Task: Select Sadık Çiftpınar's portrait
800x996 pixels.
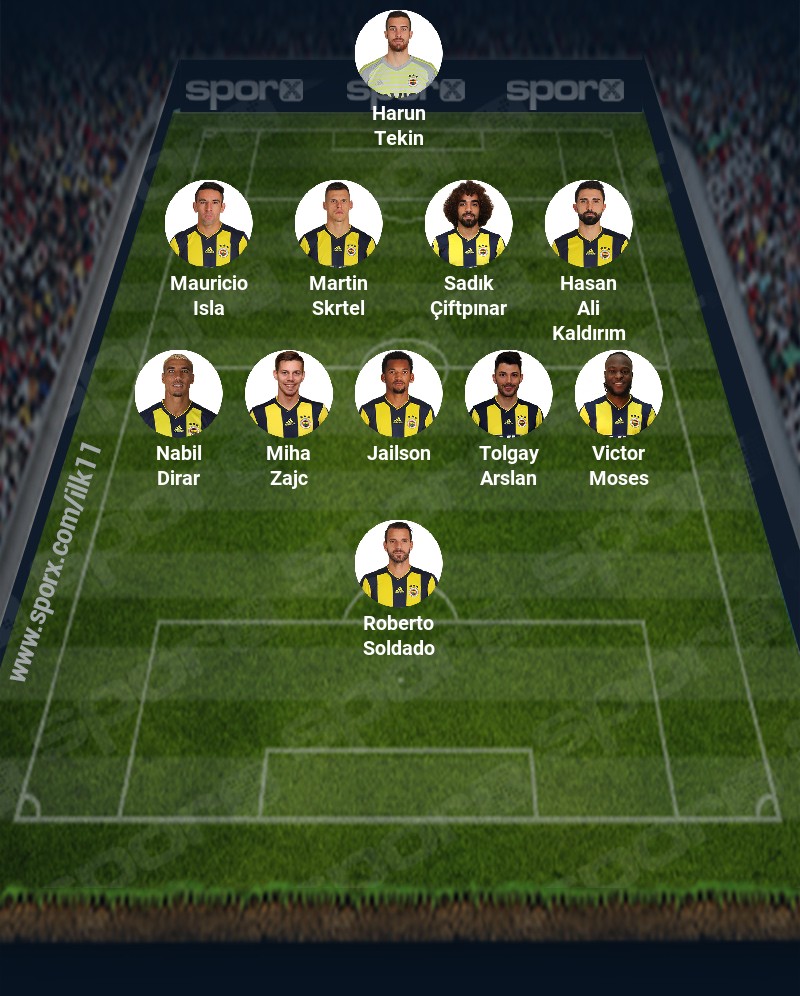Action: pos(468,224)
